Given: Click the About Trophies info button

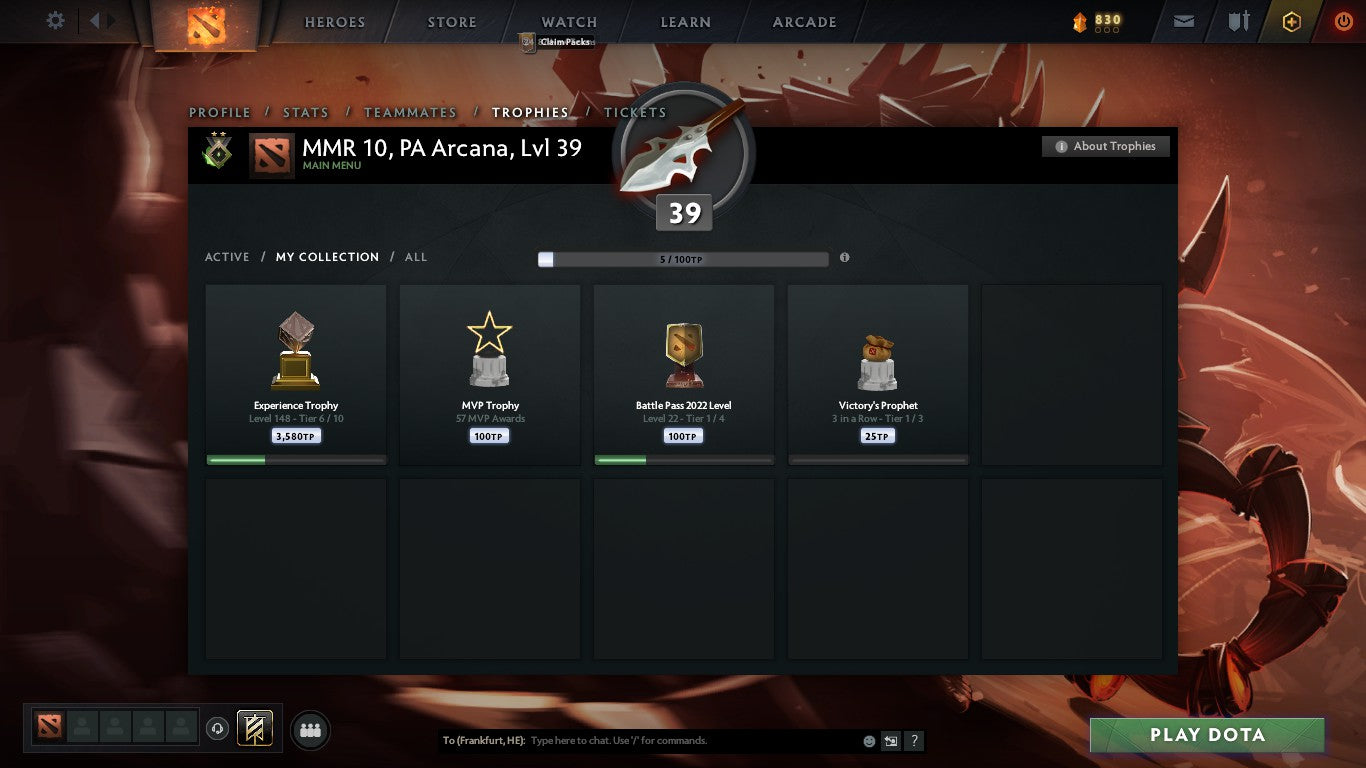Looking at the screenshot, I should 1105,146.
